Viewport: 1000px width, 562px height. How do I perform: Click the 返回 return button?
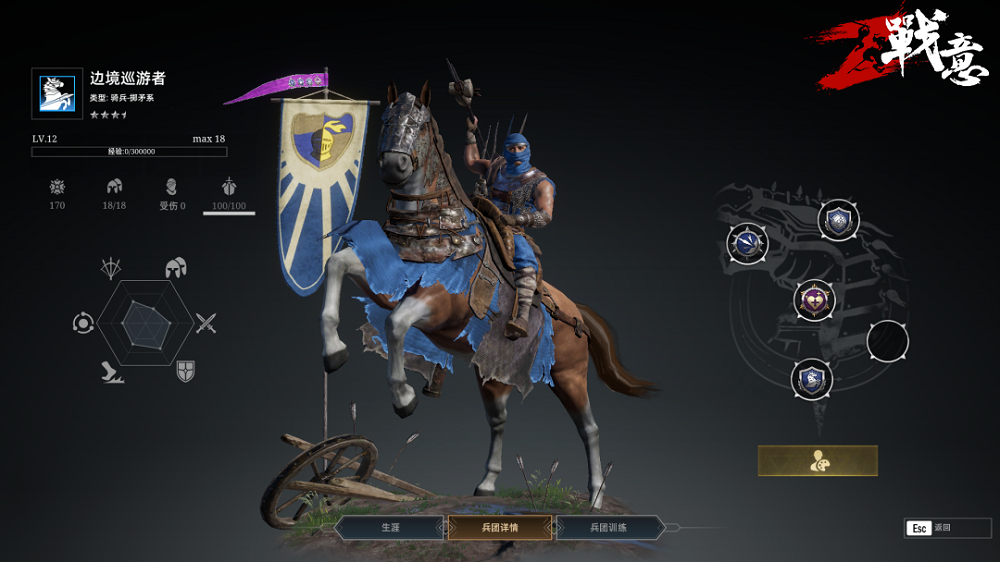point(947,528)
